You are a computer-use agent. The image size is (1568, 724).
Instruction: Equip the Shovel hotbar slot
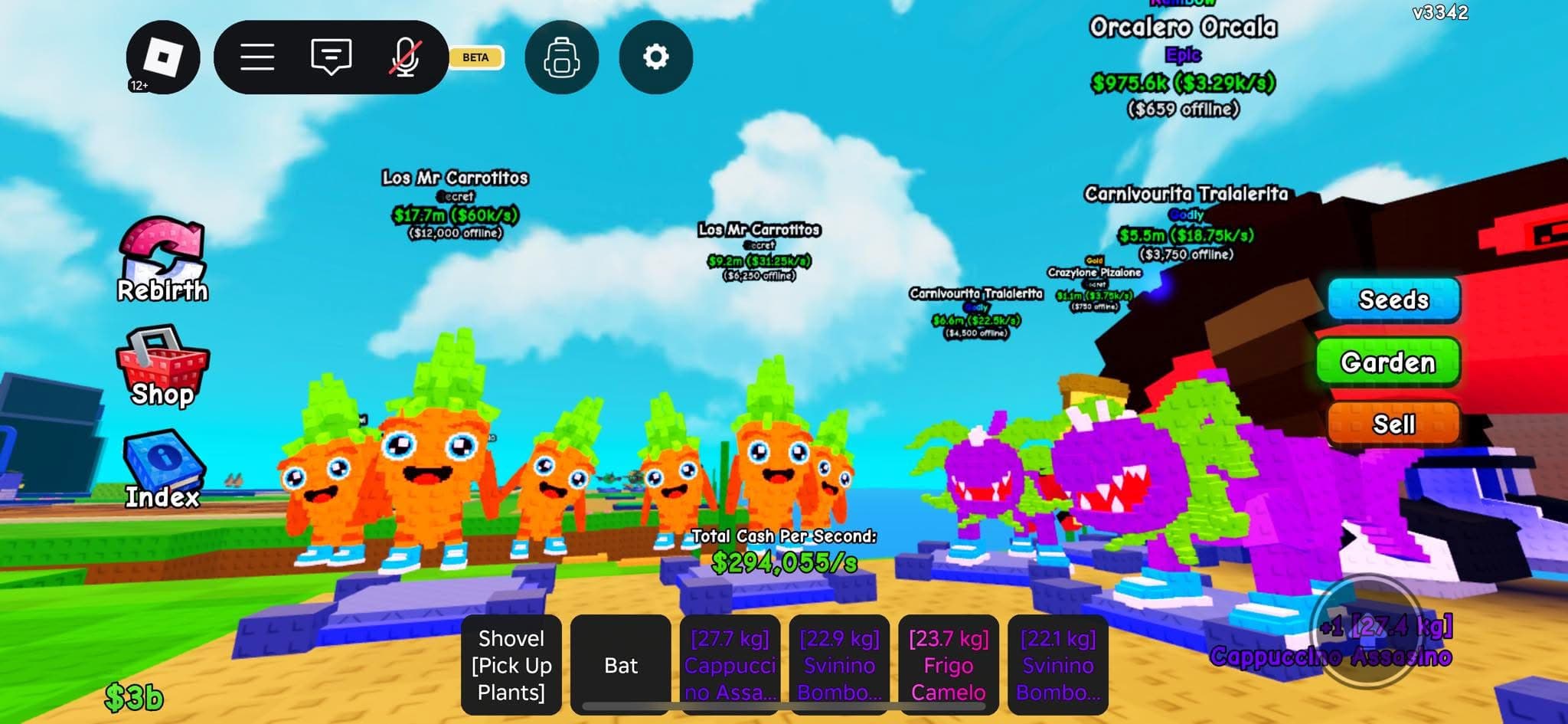point(511,664)
